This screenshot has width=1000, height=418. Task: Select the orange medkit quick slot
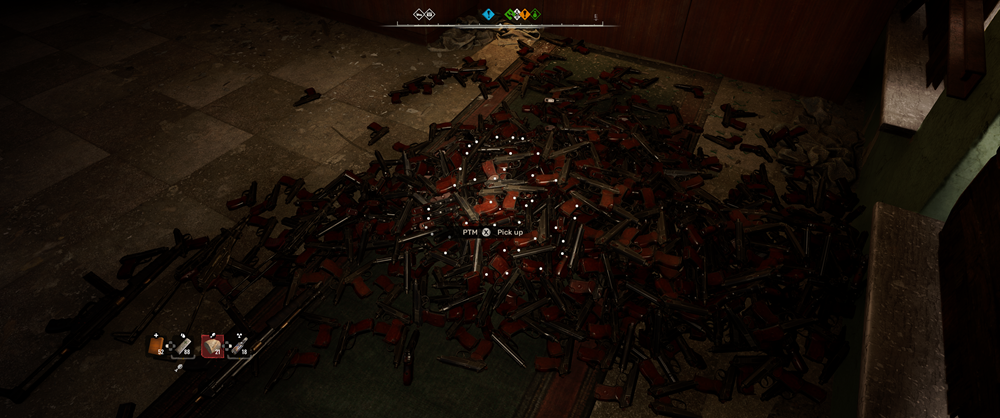tap(156, 346)
